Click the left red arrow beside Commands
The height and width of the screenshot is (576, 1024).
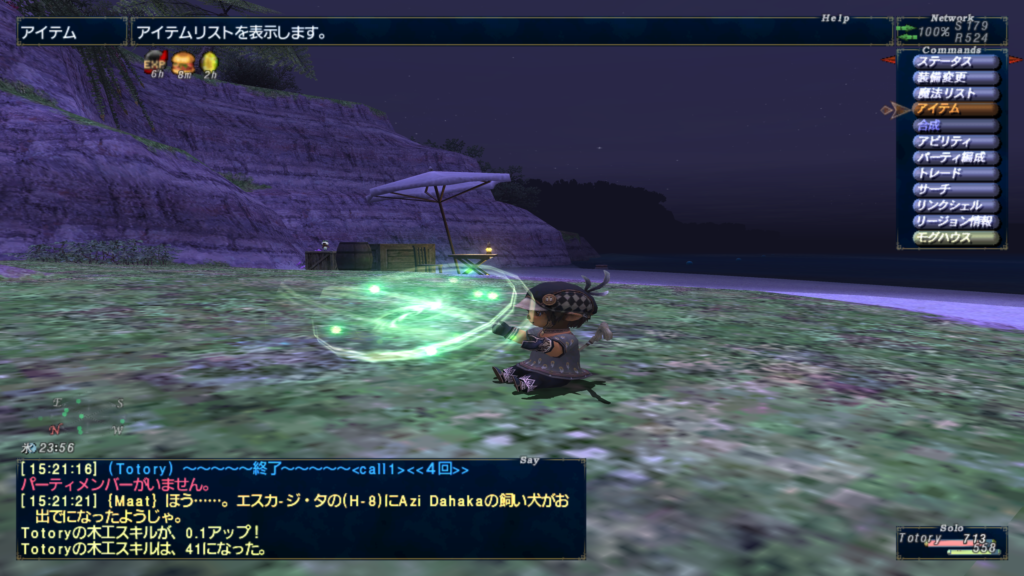(x=888, y=60)
